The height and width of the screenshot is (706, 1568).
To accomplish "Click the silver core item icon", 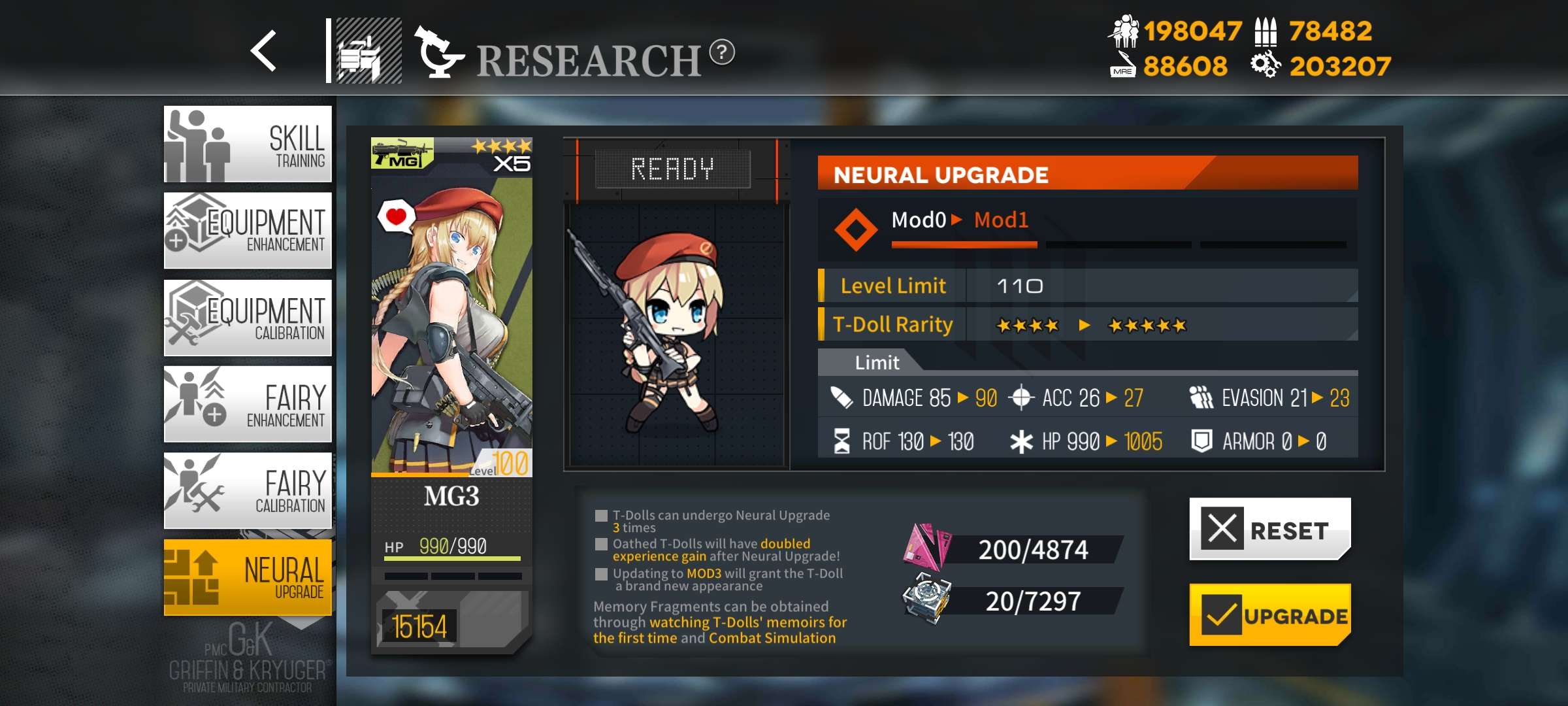I will [x=926, y=597].
